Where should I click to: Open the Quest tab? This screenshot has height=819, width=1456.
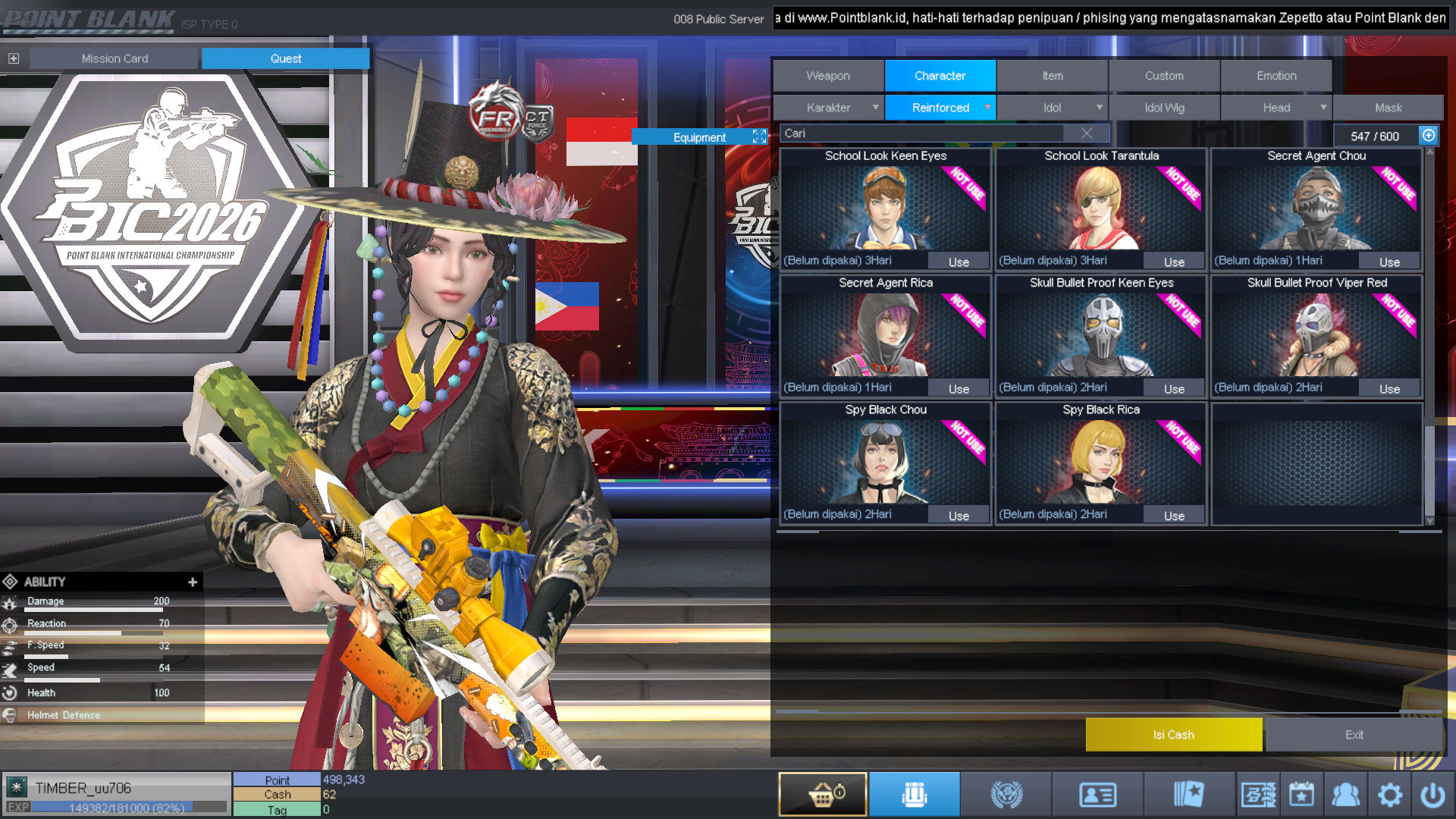pos(285,58)
